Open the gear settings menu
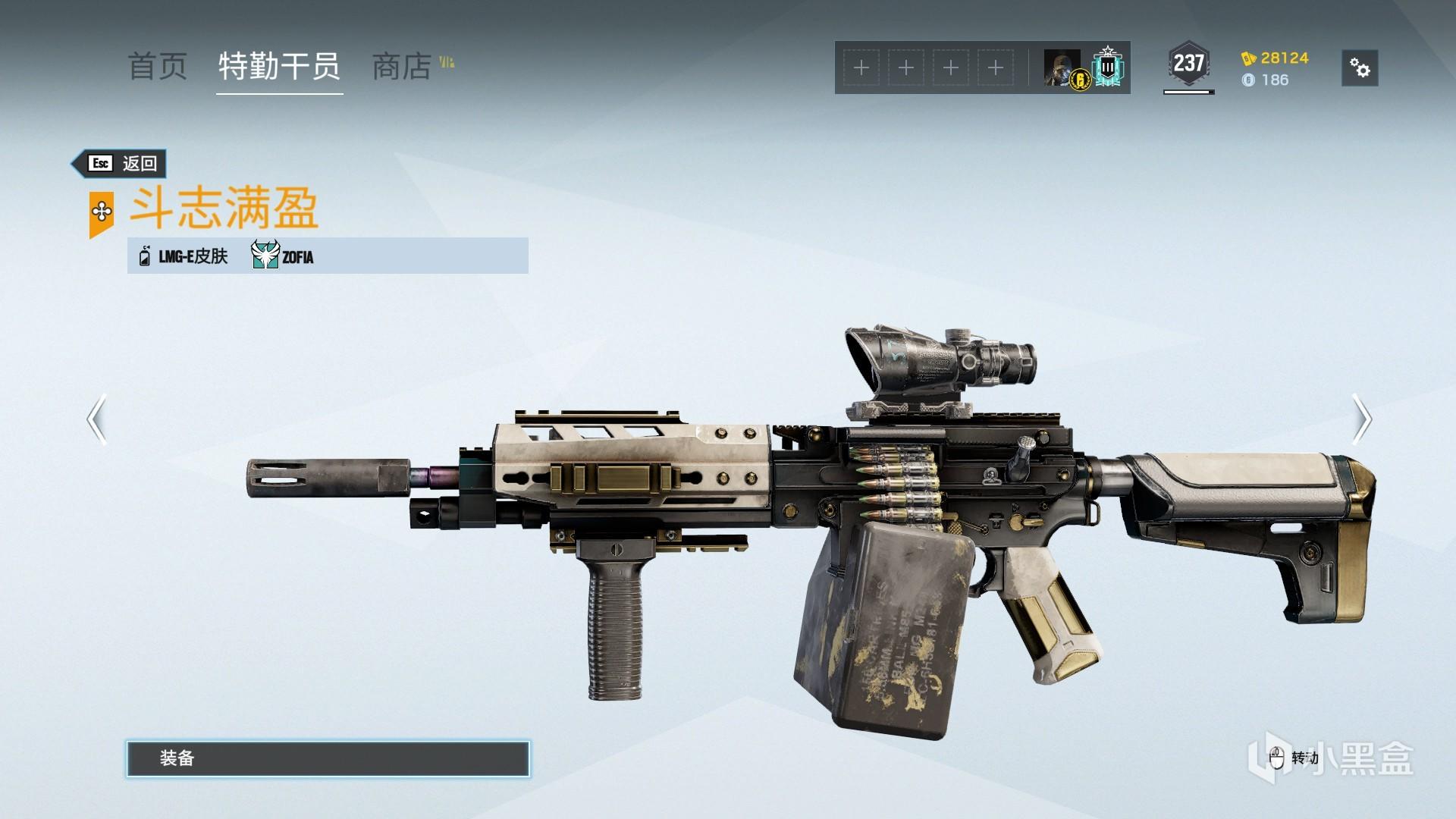This screenshot has height=819, width=1456. pyautogui.click(x=1360, y=68)
